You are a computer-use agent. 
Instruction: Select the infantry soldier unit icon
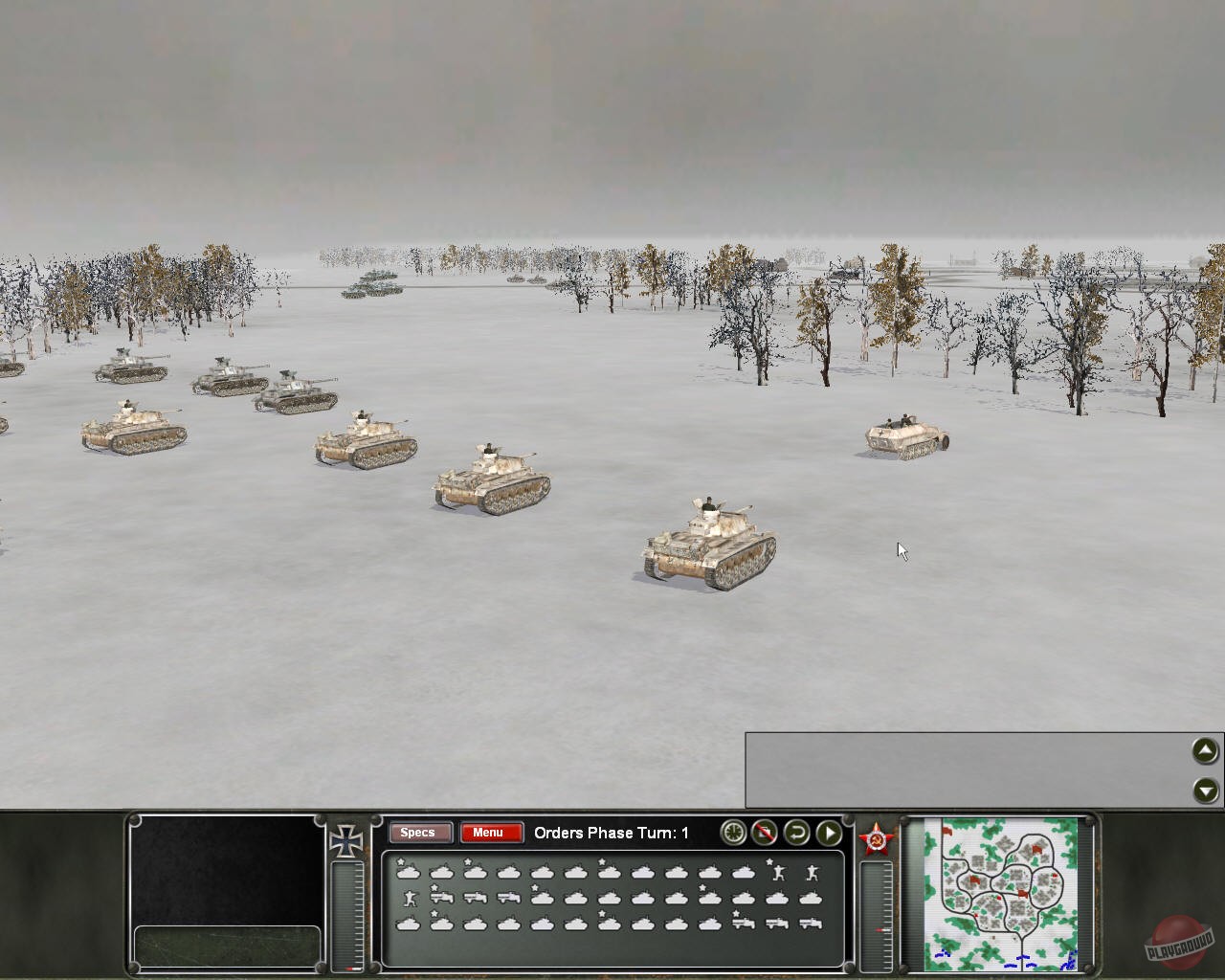tap(411, 899)
